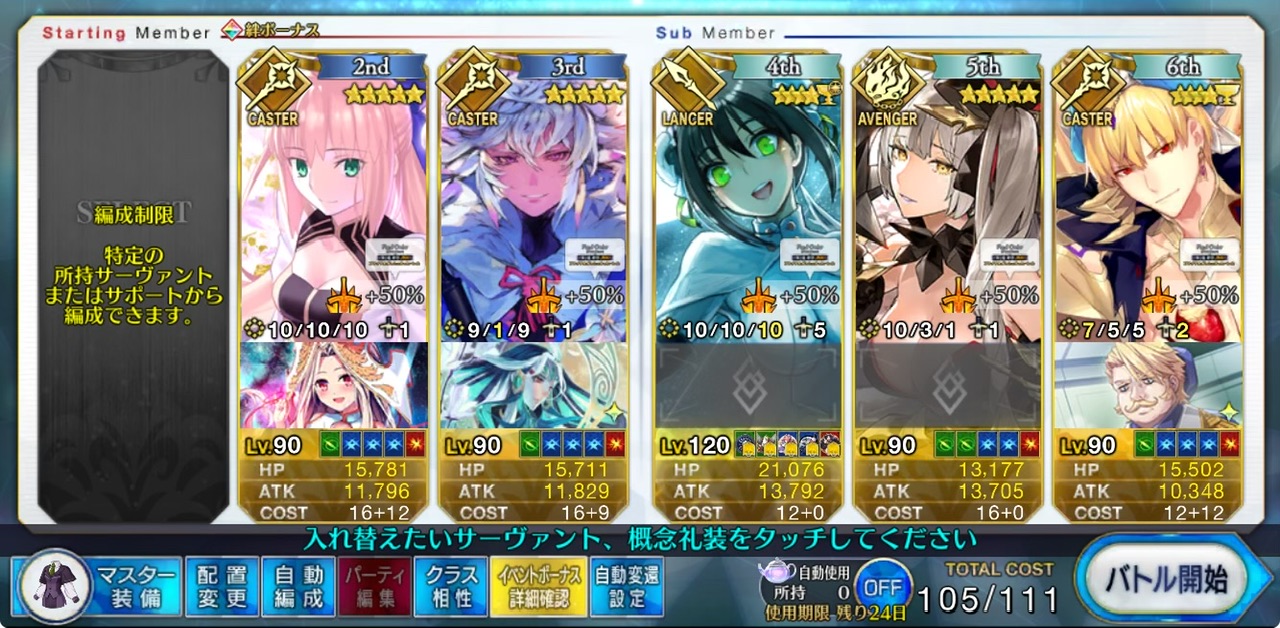Change the 6th member's craft essence
Viewport: 1280px width, 628px height.
1148,386
